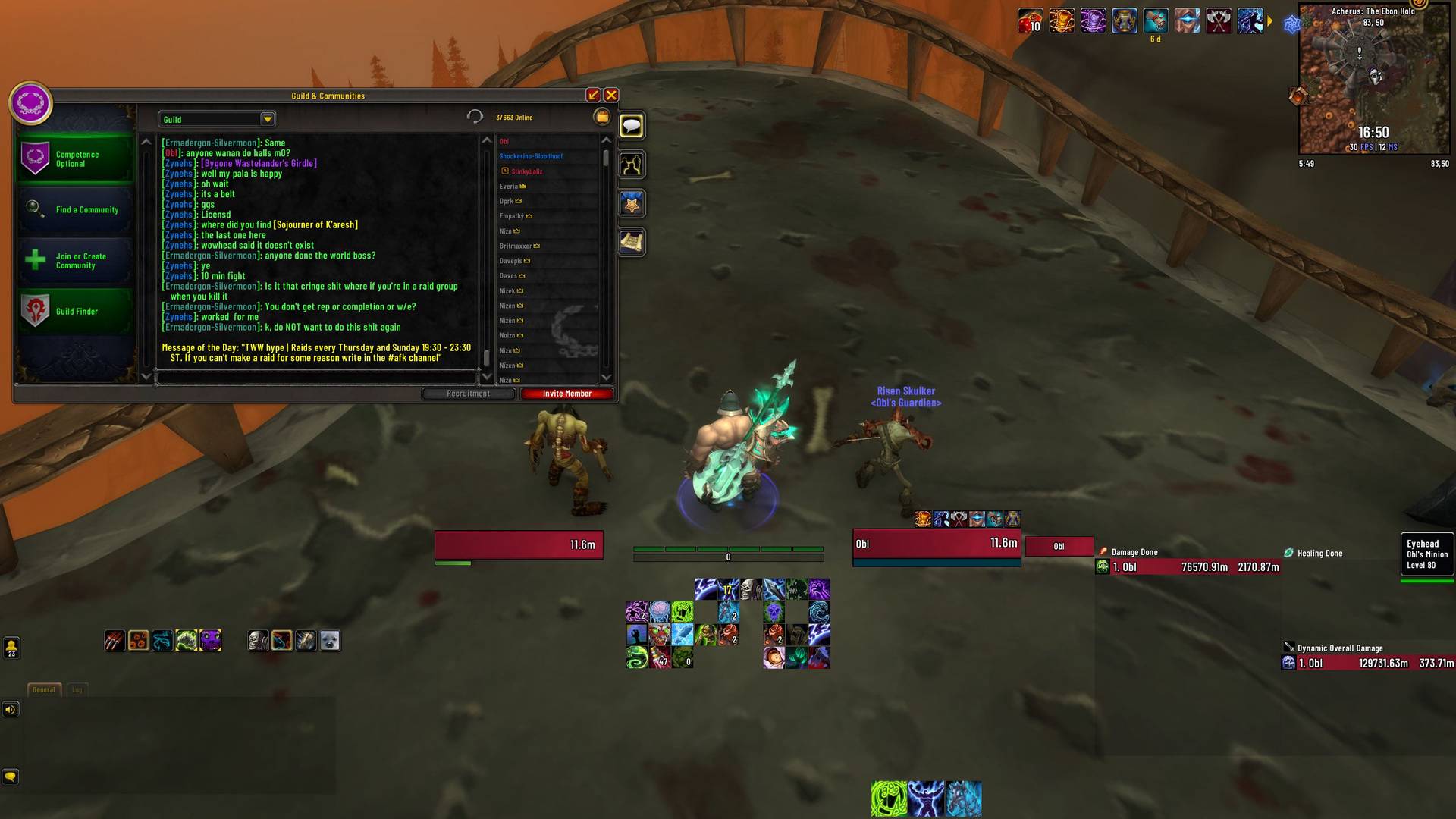The image size is (1456, 819).
Task: Expand the buff bar with the yellow arrow
Action: [1270, 22]
